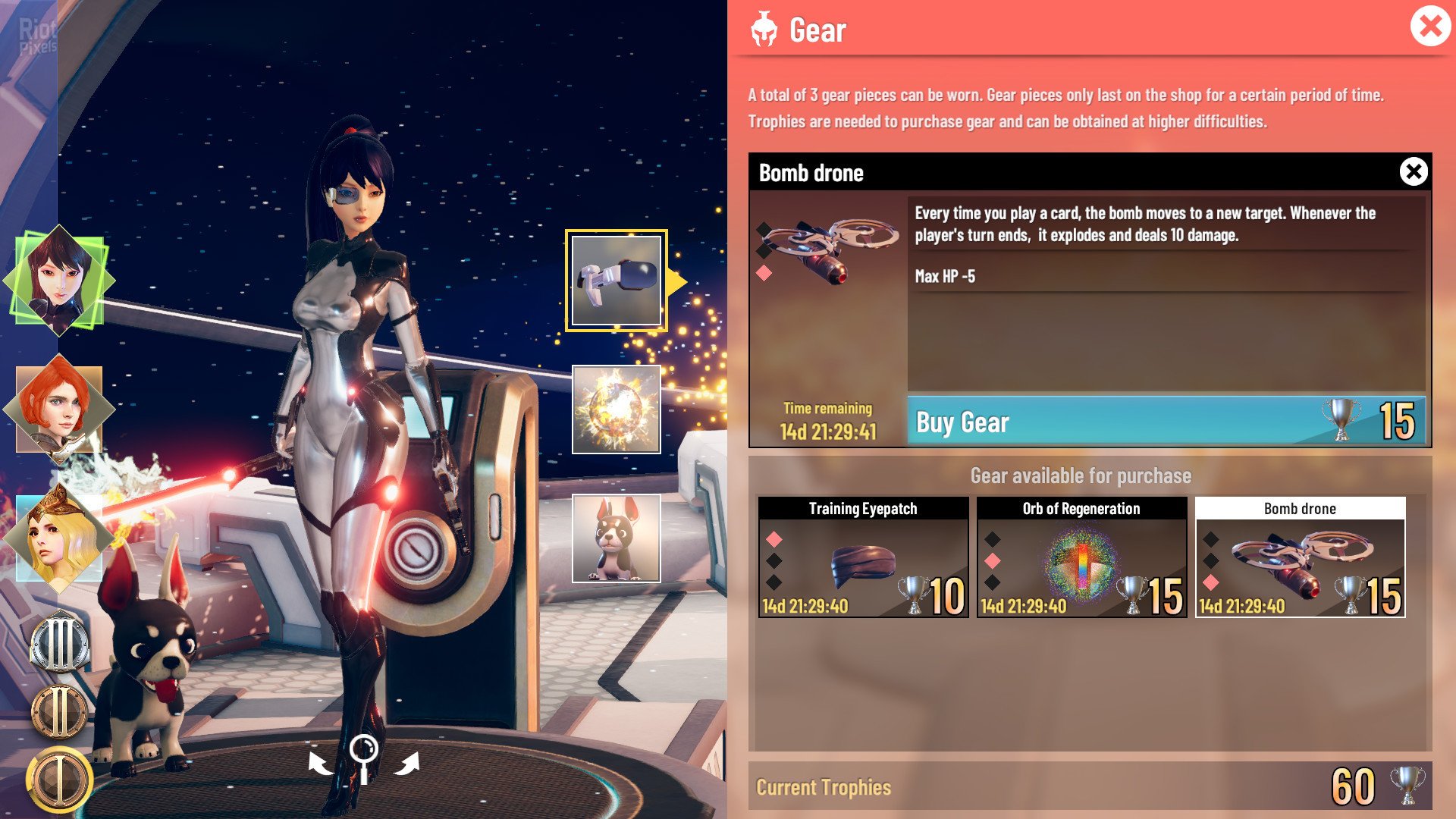Choose the dark-haired heroine portrait
This screenshot has height=819, width=1456.
(x=59, y=281)
